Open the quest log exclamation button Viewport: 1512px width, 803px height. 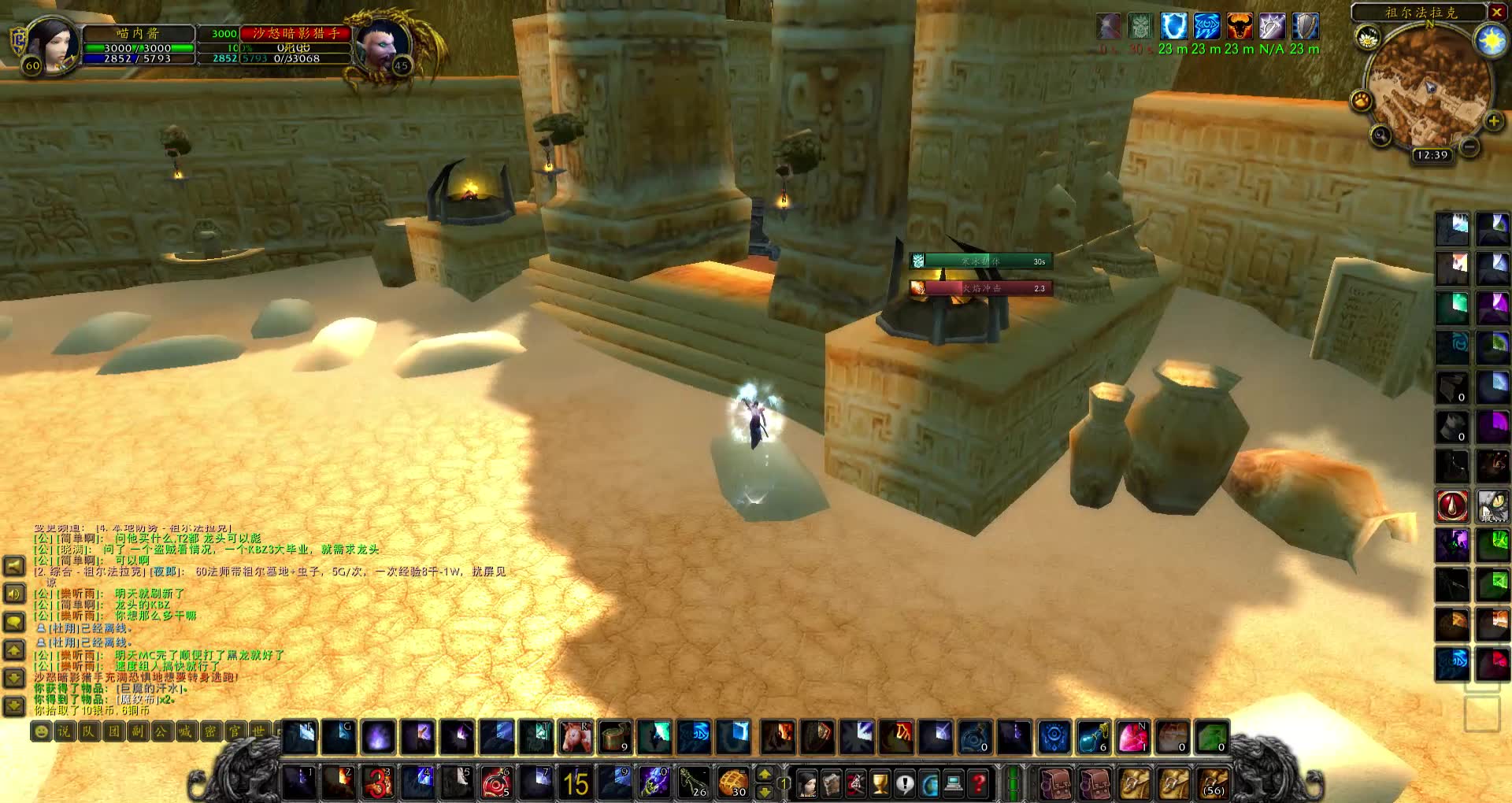(905, 784)
